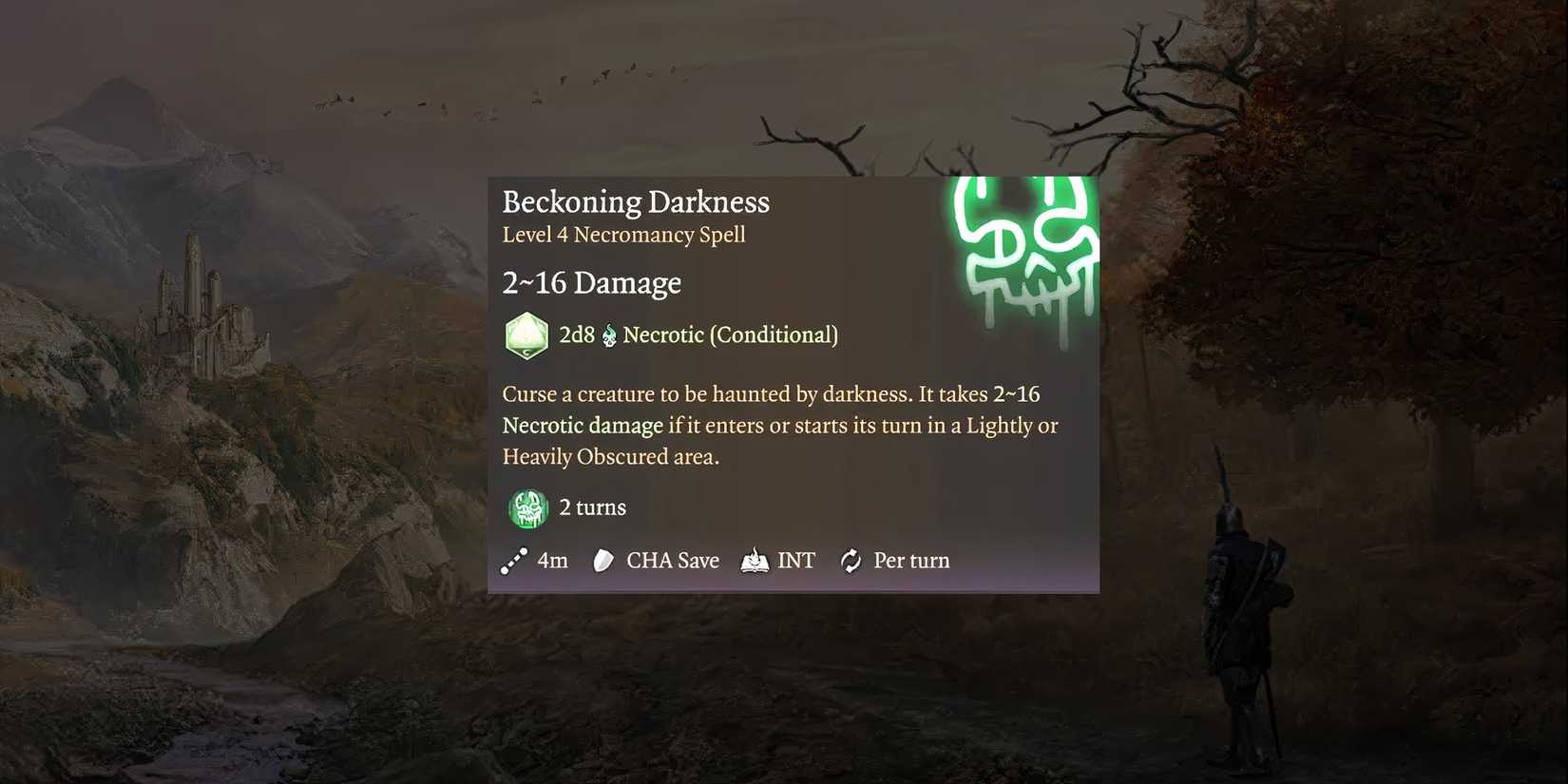Image resolution: width=1568 pixels, height=784 pixels.
Task: Open the Necrotic damage highlighted text
Action: tap(582, 425)
